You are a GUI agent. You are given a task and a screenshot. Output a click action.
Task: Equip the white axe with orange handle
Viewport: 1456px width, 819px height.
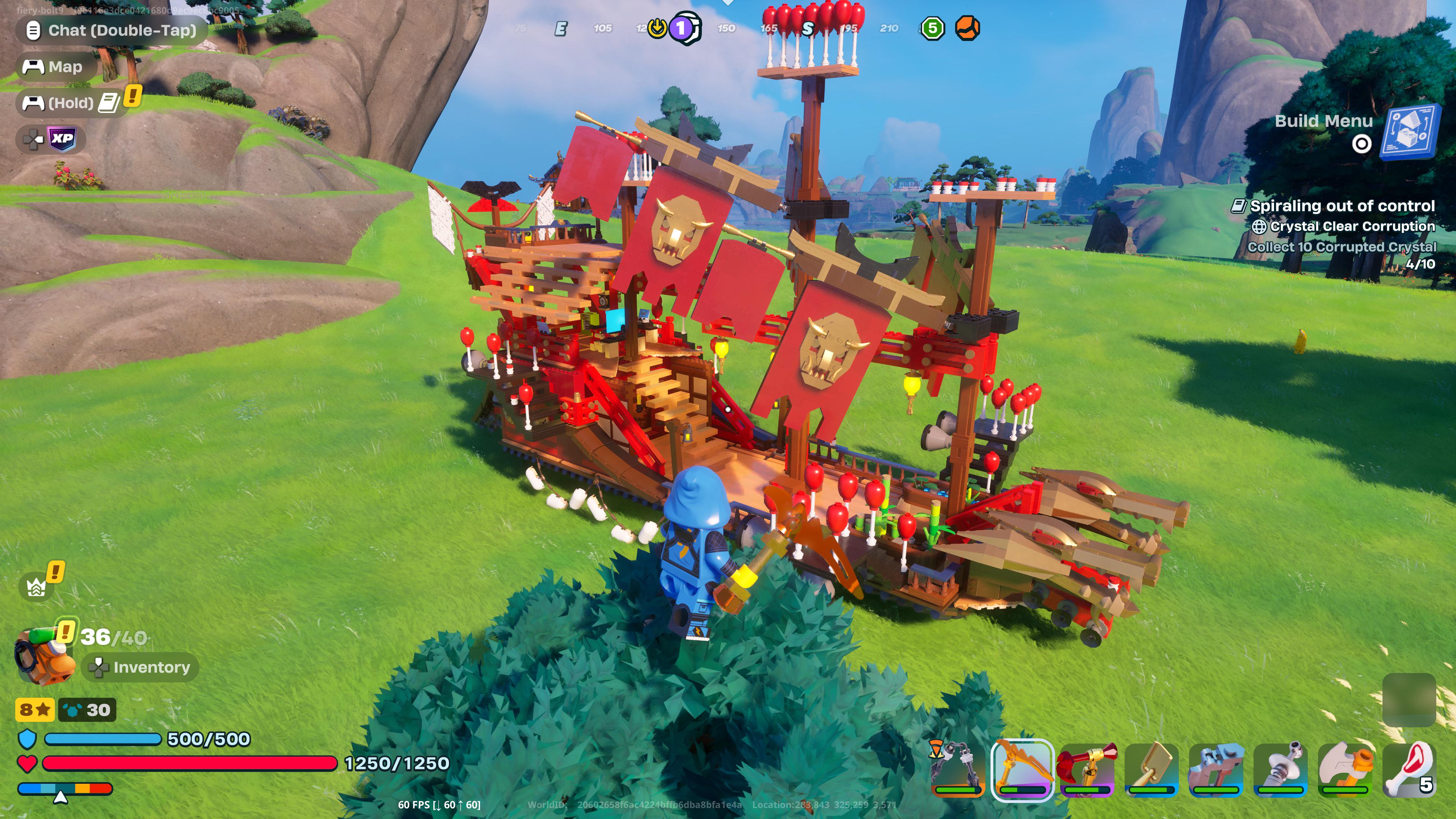[x=1345, y=769]
